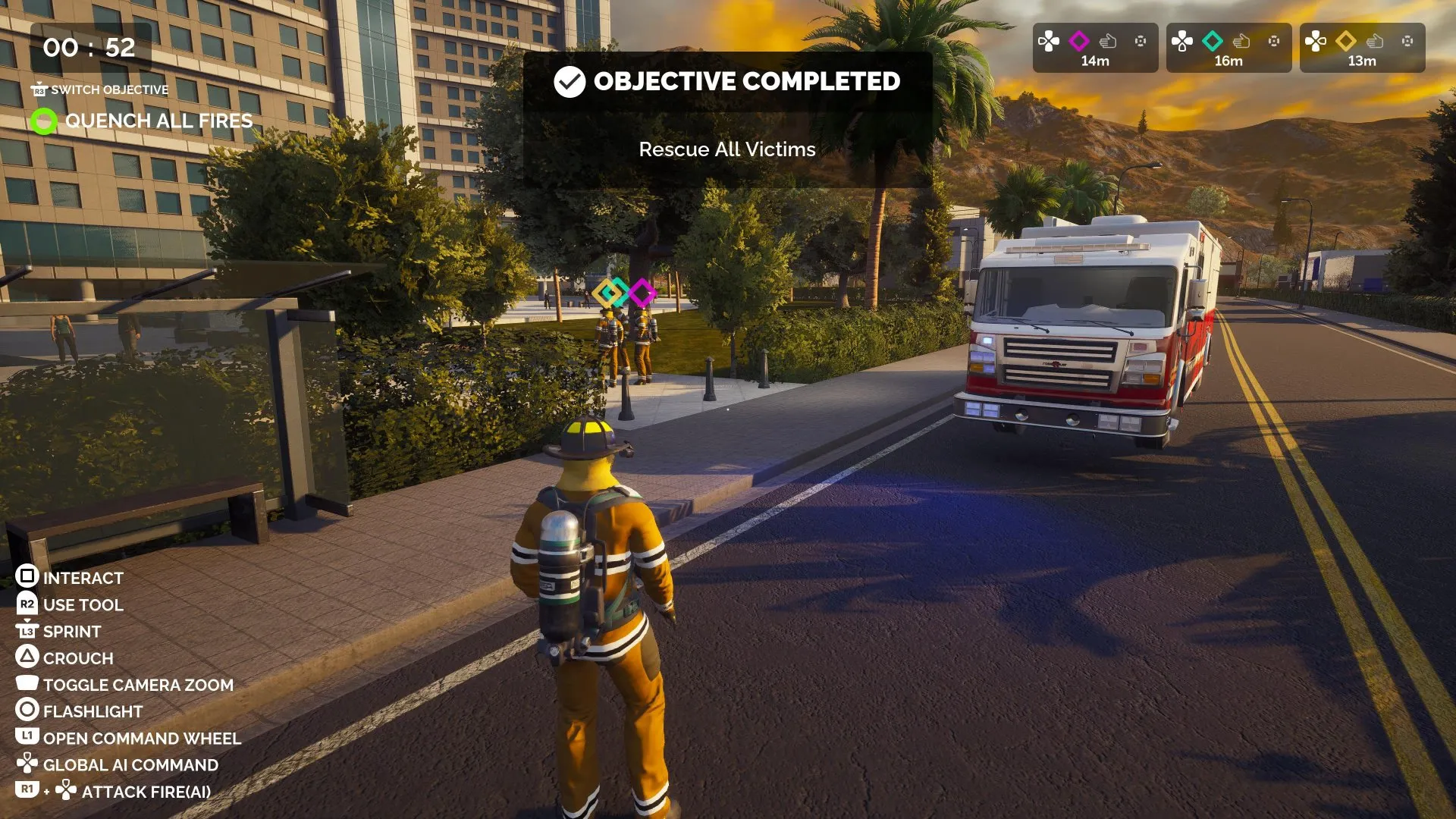Viewport: 1456px width, 819px height.
Task: Select the teal squad member panel
Action: 1228,49
